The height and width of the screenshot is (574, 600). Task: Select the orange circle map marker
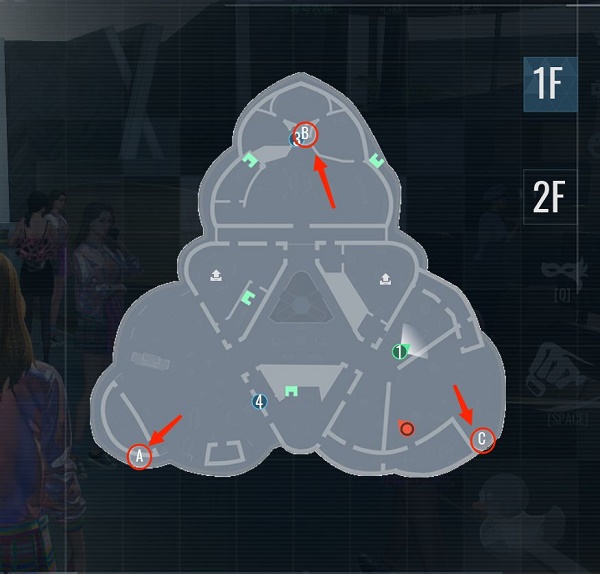[x=406, y=429]
